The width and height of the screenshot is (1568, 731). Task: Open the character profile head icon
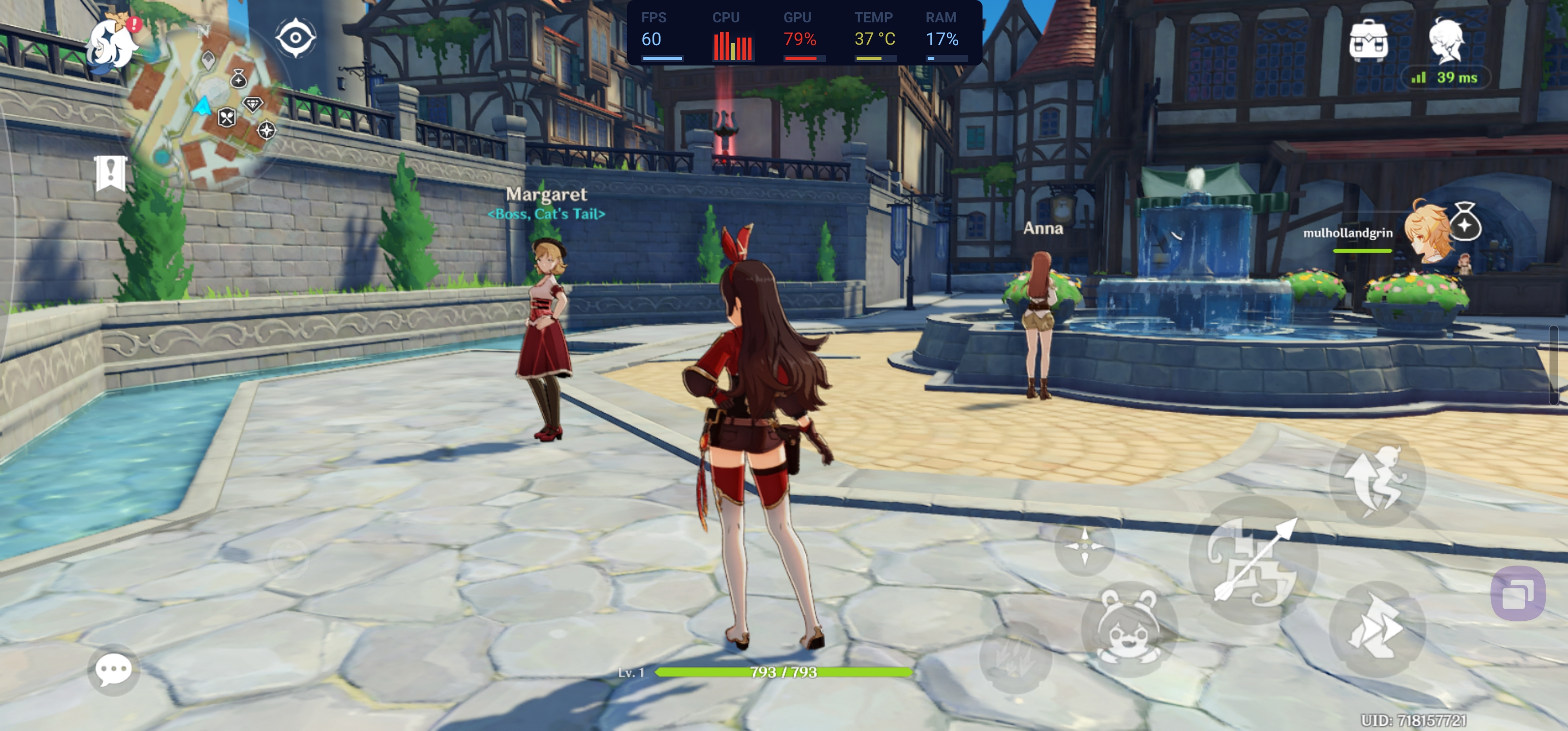click(1446, 40)
